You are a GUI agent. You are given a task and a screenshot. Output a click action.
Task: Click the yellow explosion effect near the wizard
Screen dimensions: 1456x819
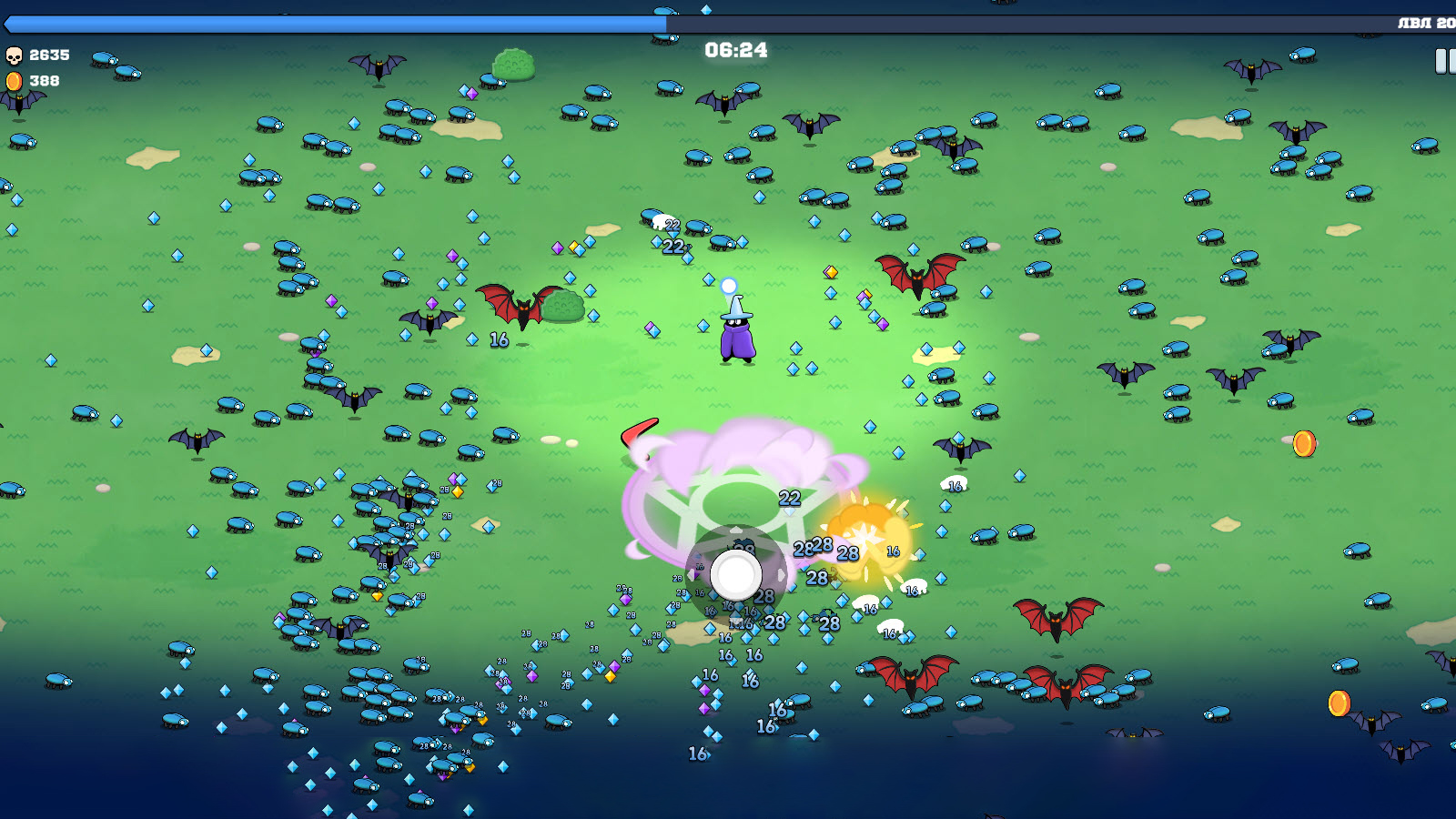[x=864, y=537]
